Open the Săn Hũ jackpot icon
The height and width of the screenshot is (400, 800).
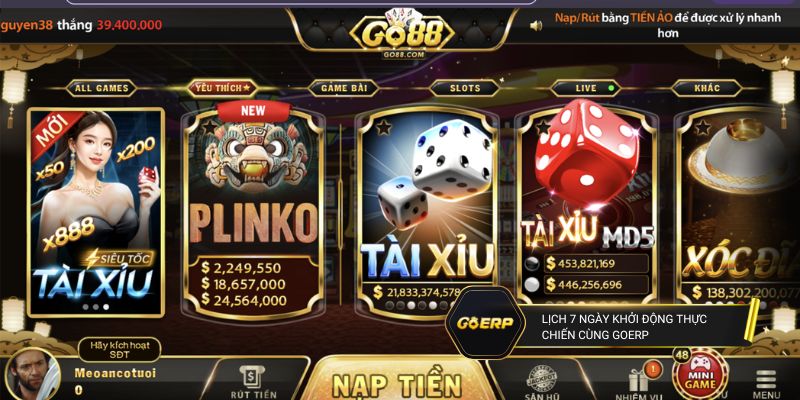543,381
